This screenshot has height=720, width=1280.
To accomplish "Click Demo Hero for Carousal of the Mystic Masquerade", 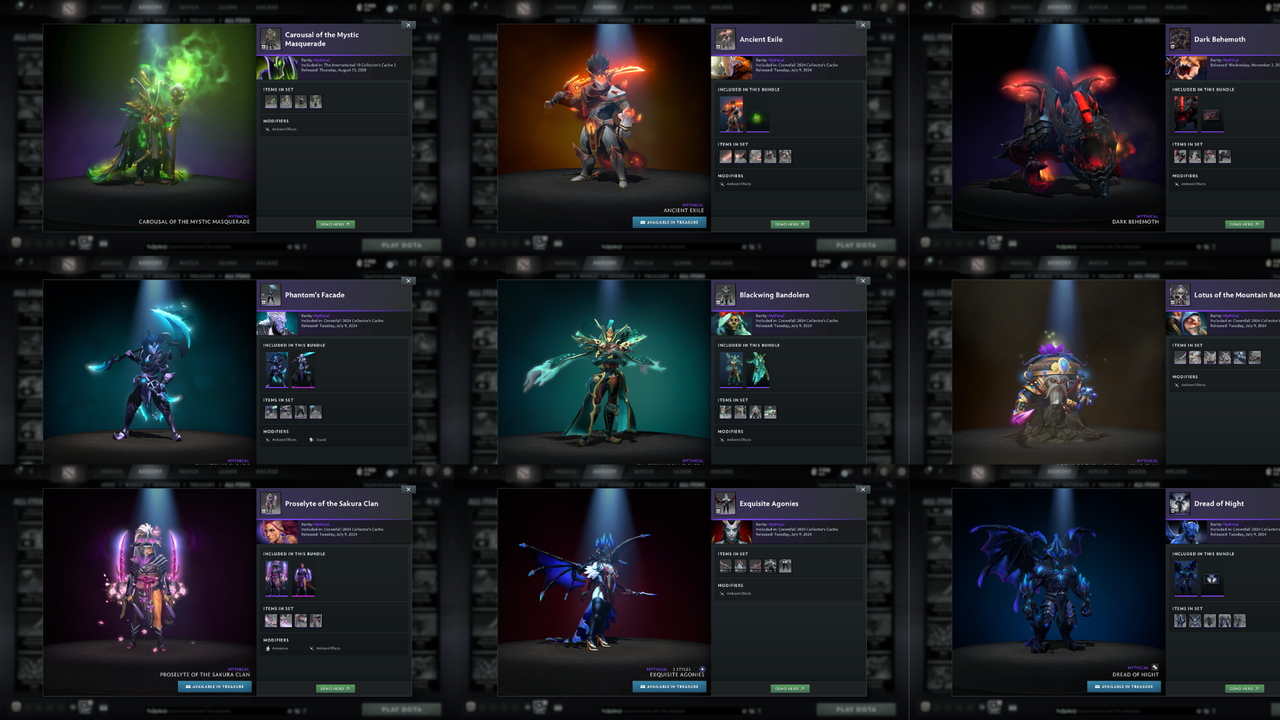I will tap(334, 224).
